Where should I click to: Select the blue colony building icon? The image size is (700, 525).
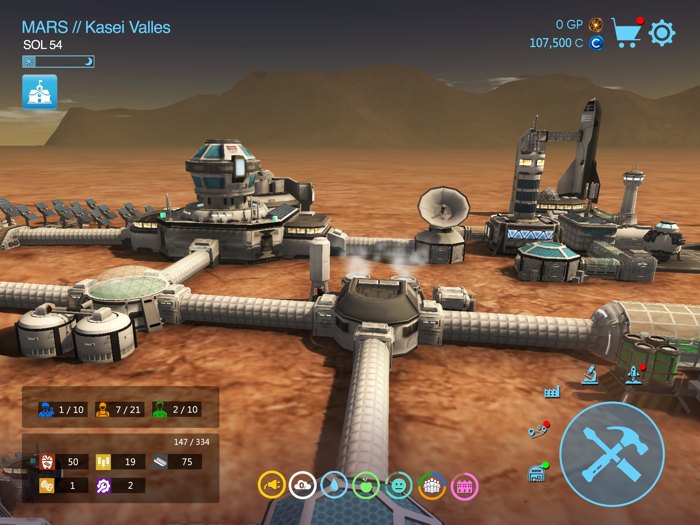(x=40, y=92)
